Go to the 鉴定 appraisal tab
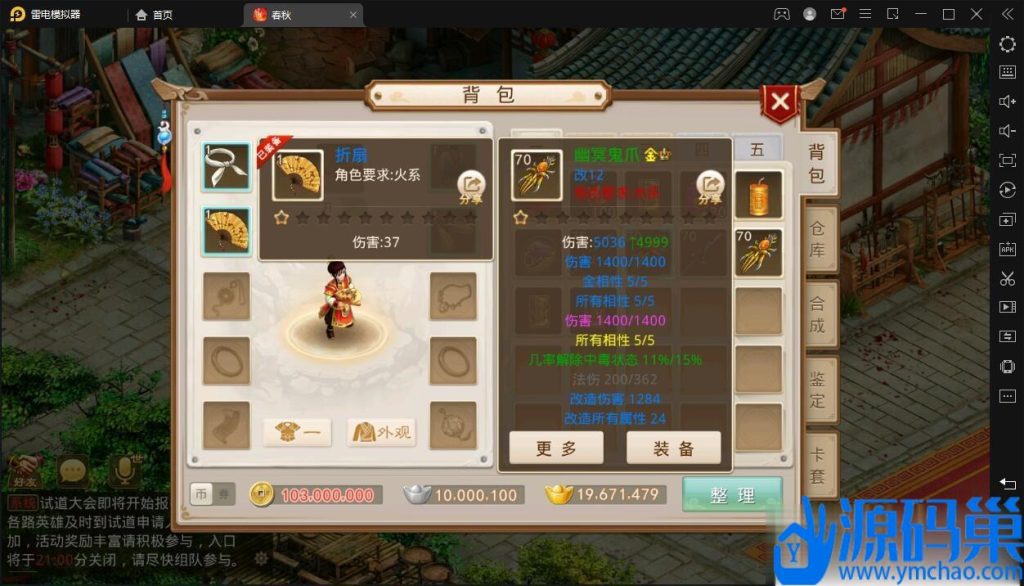The width and height of the screenshot is (1024, 586). tap(817, 388)
